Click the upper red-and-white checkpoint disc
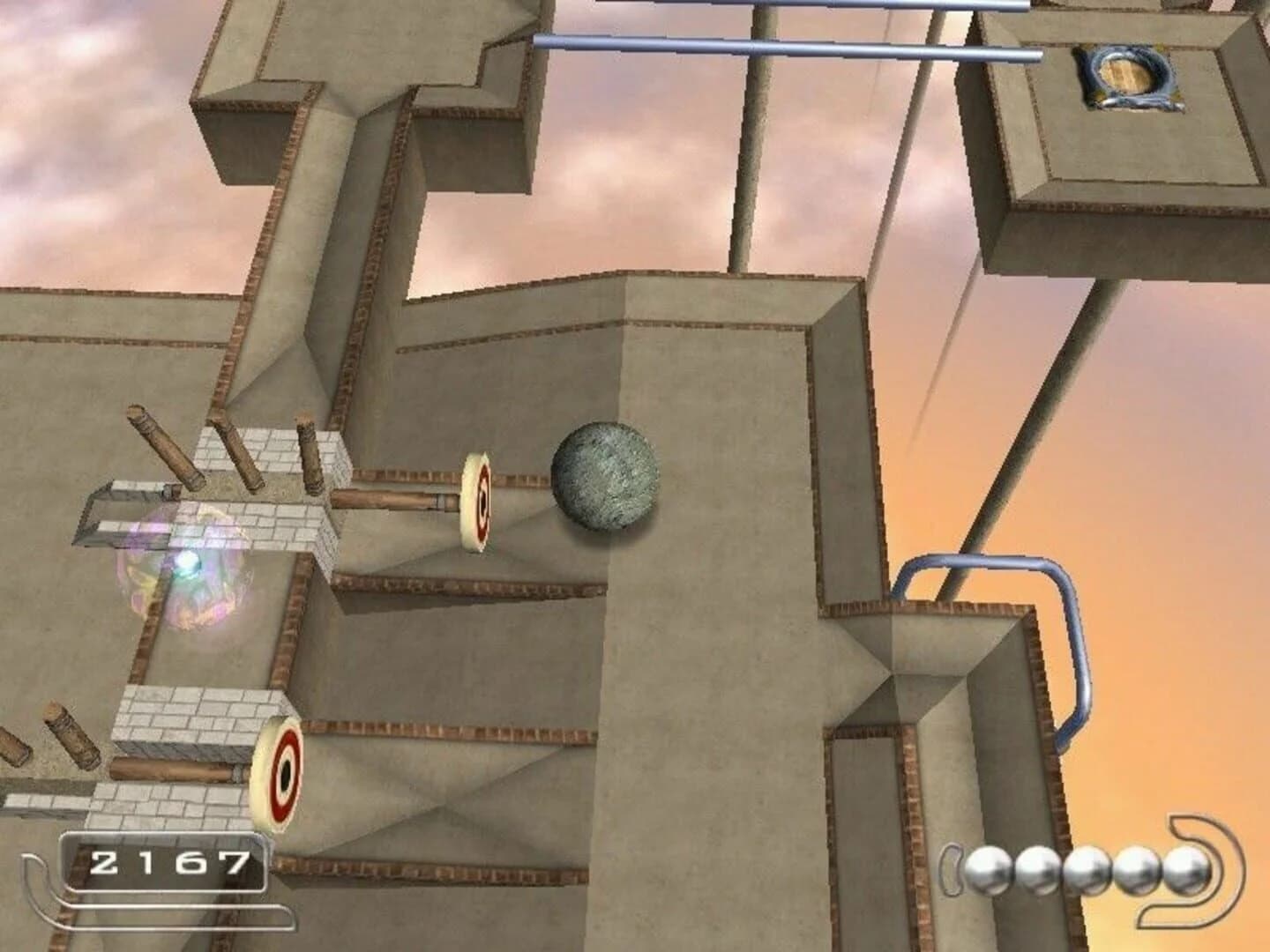 tap(479, 501)
